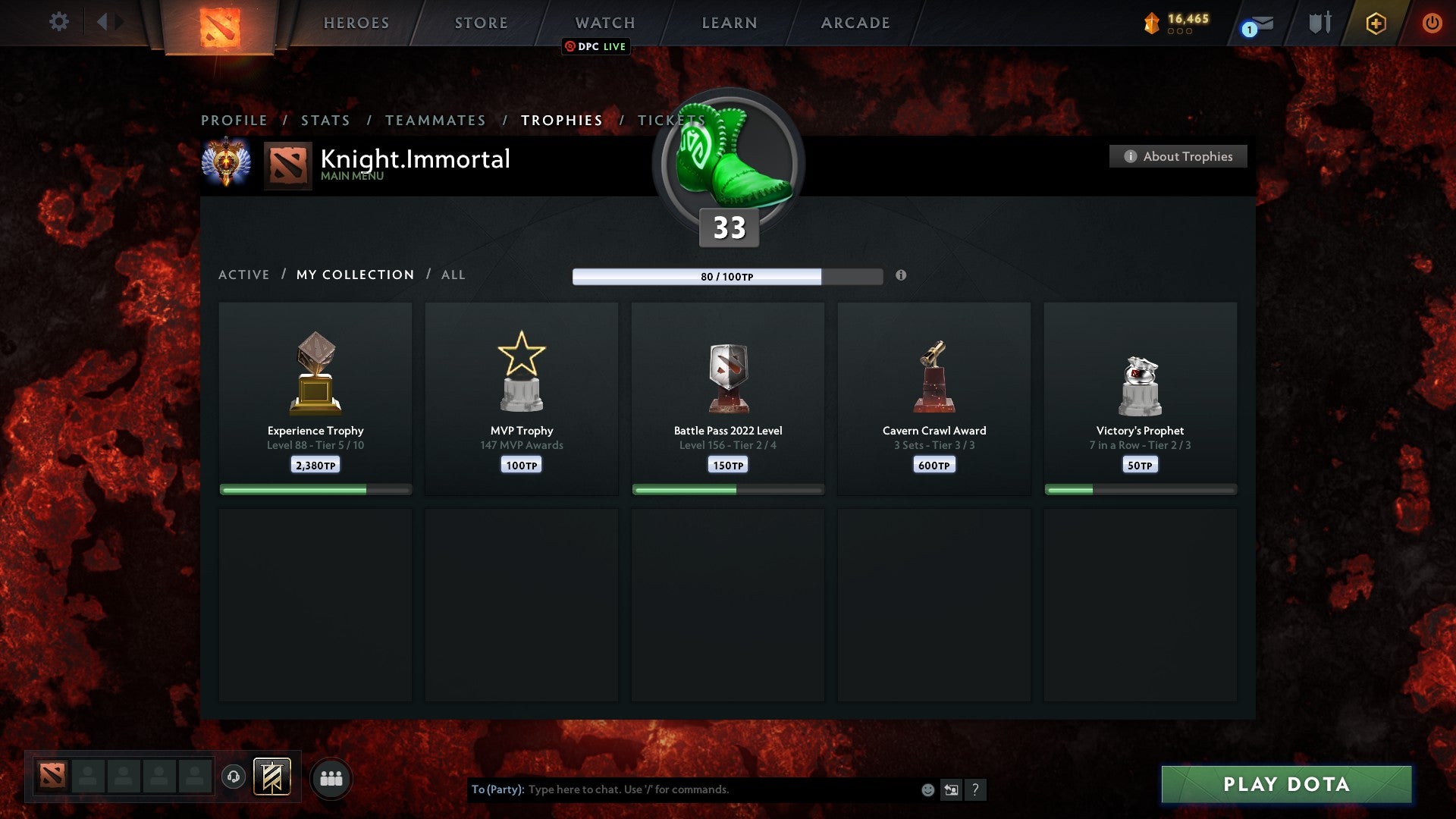Switch to the ACTIVE trophies view

(244, 275)
